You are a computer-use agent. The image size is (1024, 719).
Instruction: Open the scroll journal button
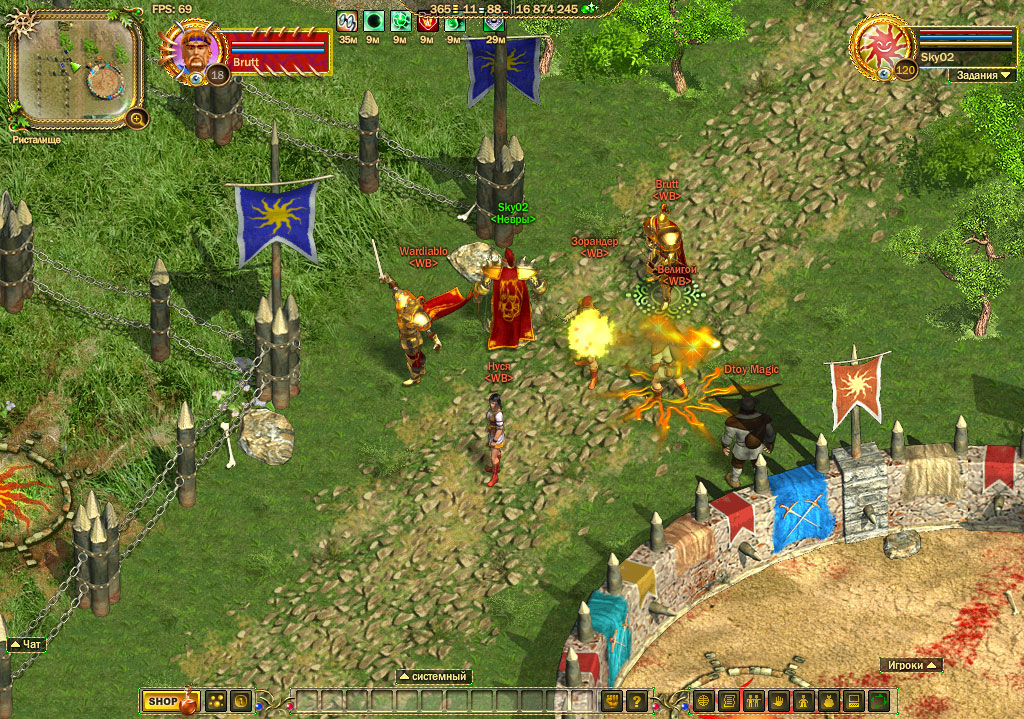coord(729,702)
